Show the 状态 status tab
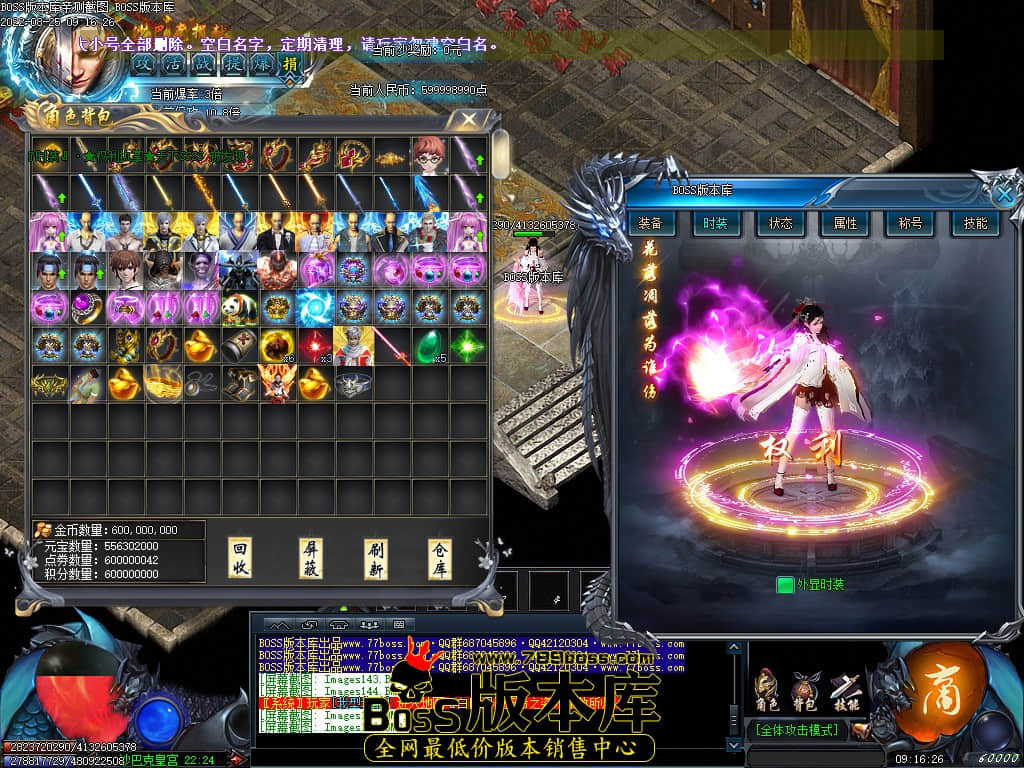 click(780, 224)
